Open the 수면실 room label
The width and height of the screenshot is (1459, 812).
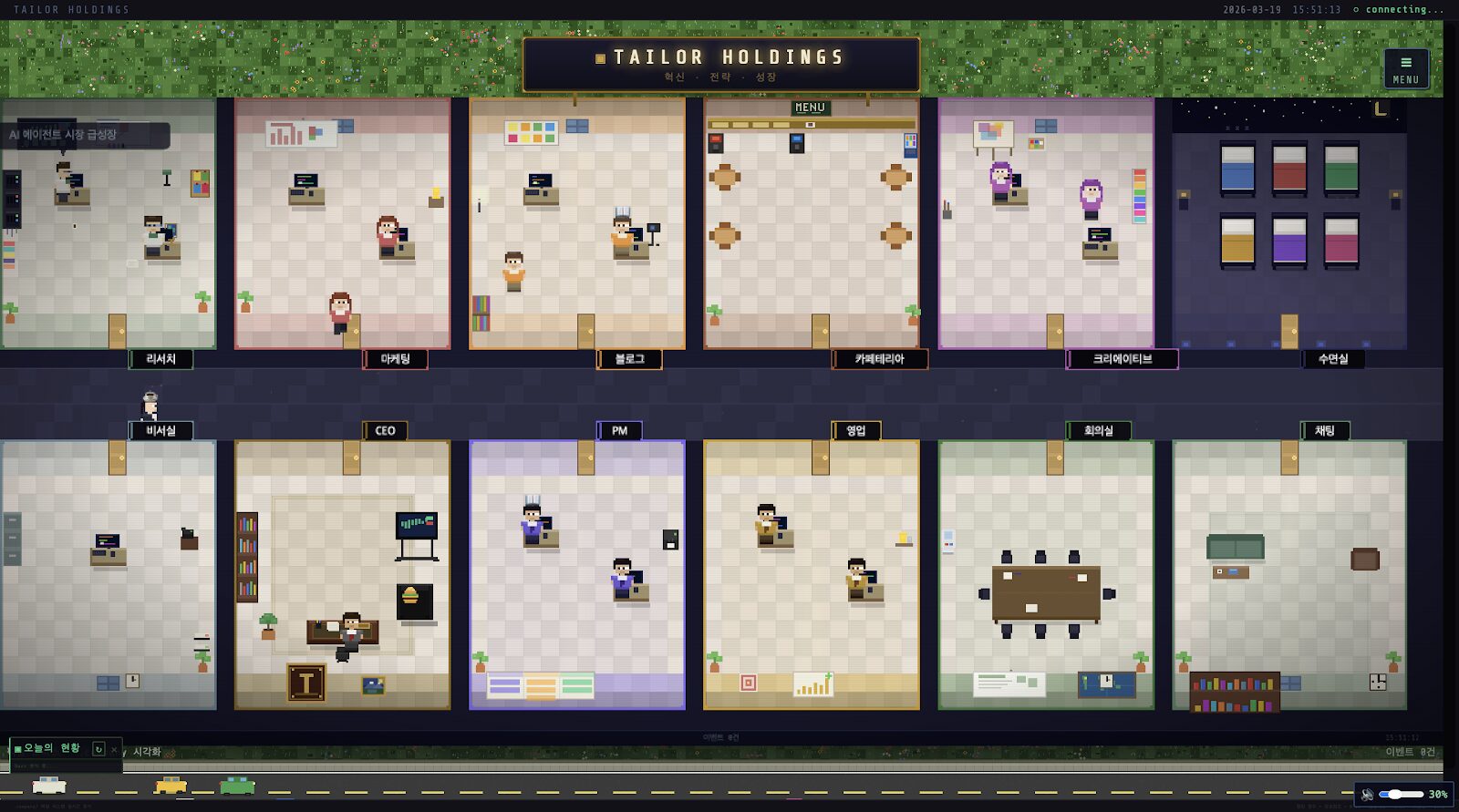click(1333, 359)
